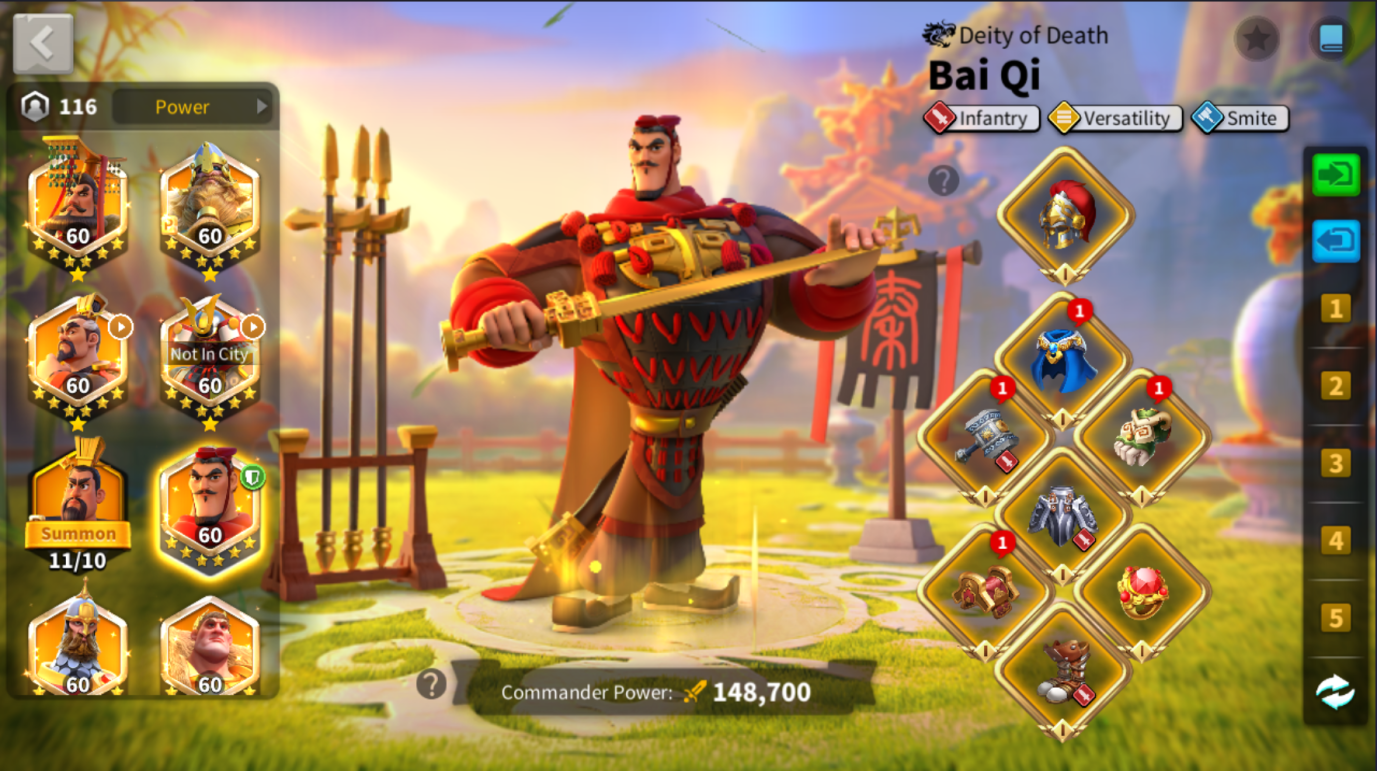Click the boots equipment slot
The height and width of the screenshot is (771, 1377).
click(x=1064, y=670)
